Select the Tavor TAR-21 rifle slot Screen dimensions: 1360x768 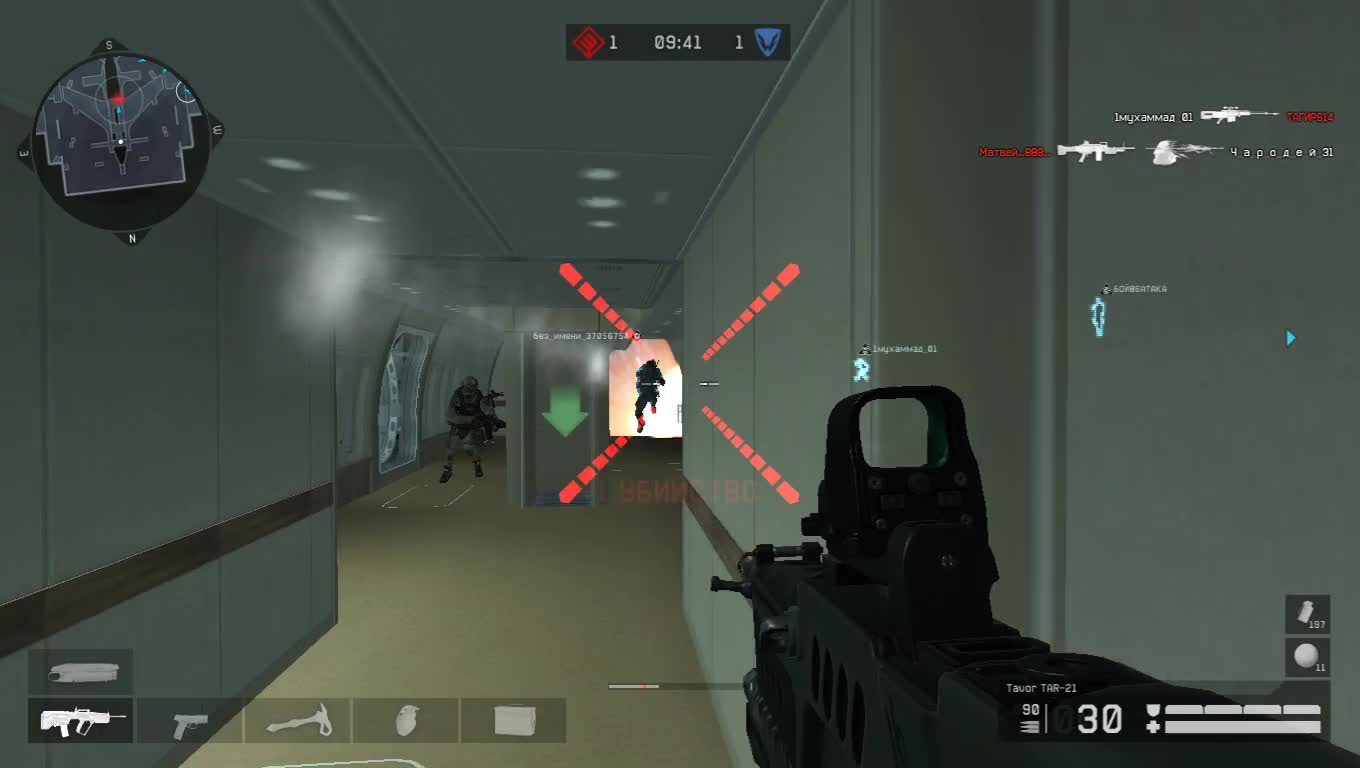coord(80,719)
